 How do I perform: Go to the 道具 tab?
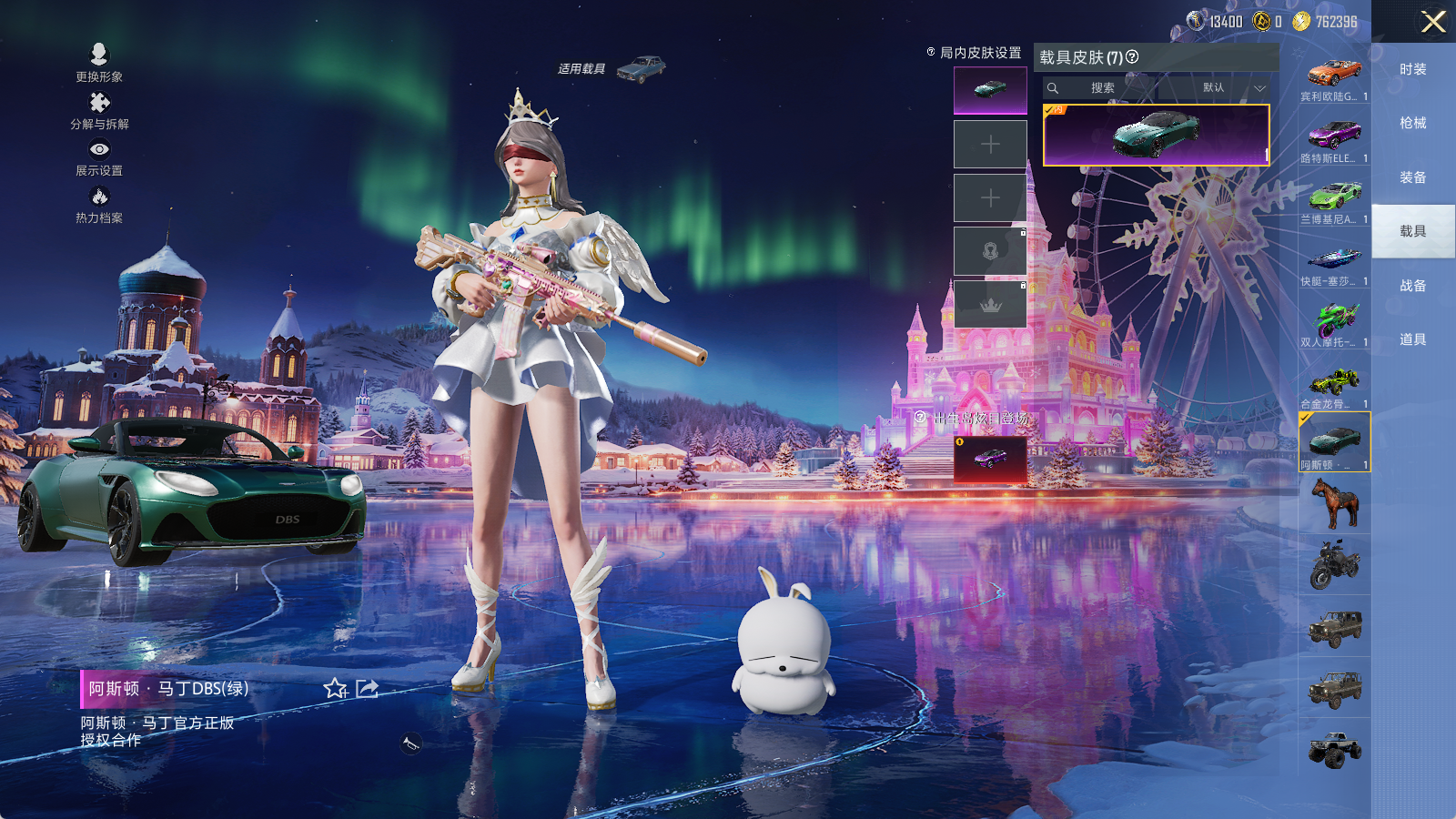click(x=1412, y=339)
